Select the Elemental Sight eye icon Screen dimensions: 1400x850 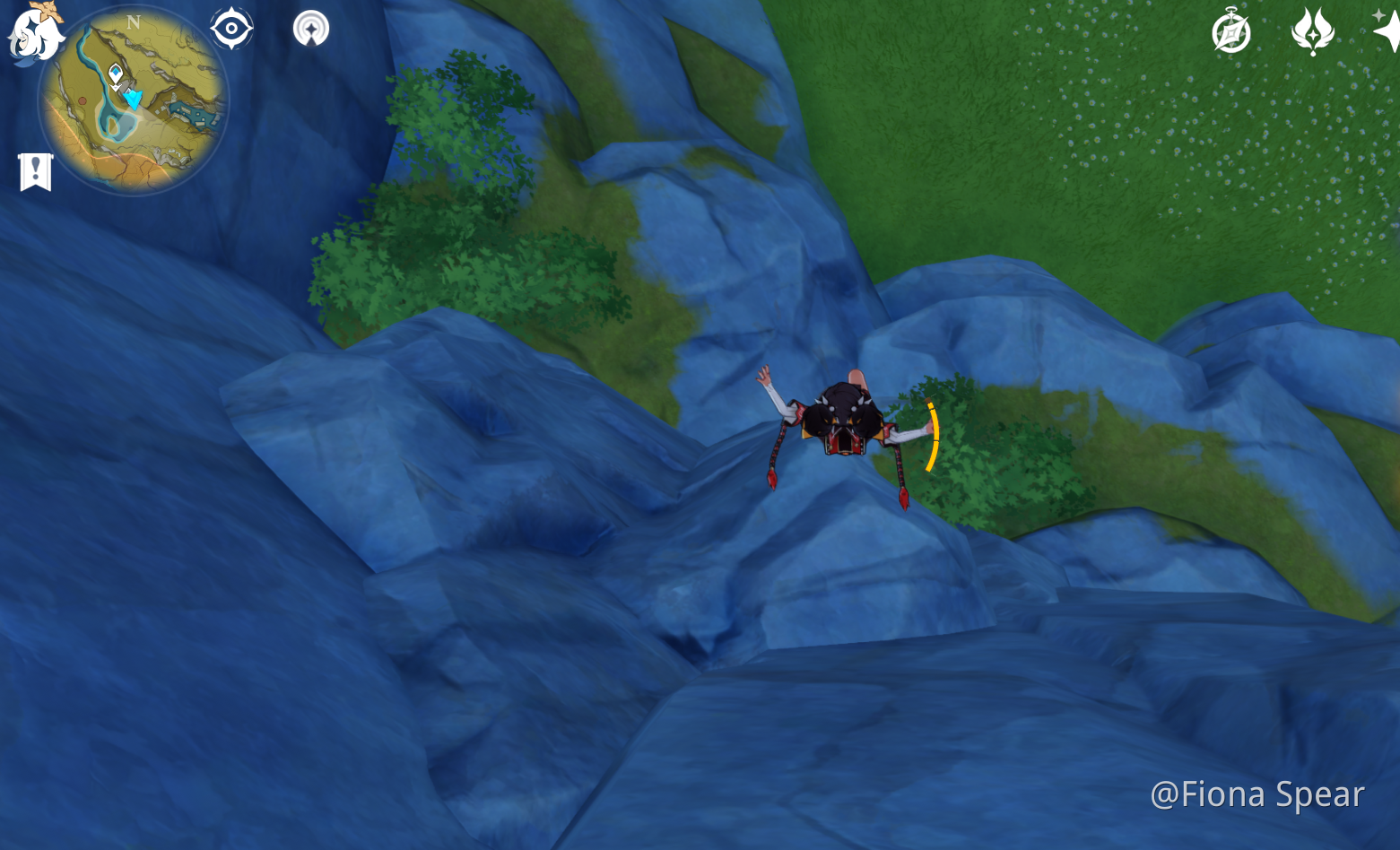click(231, 28)
